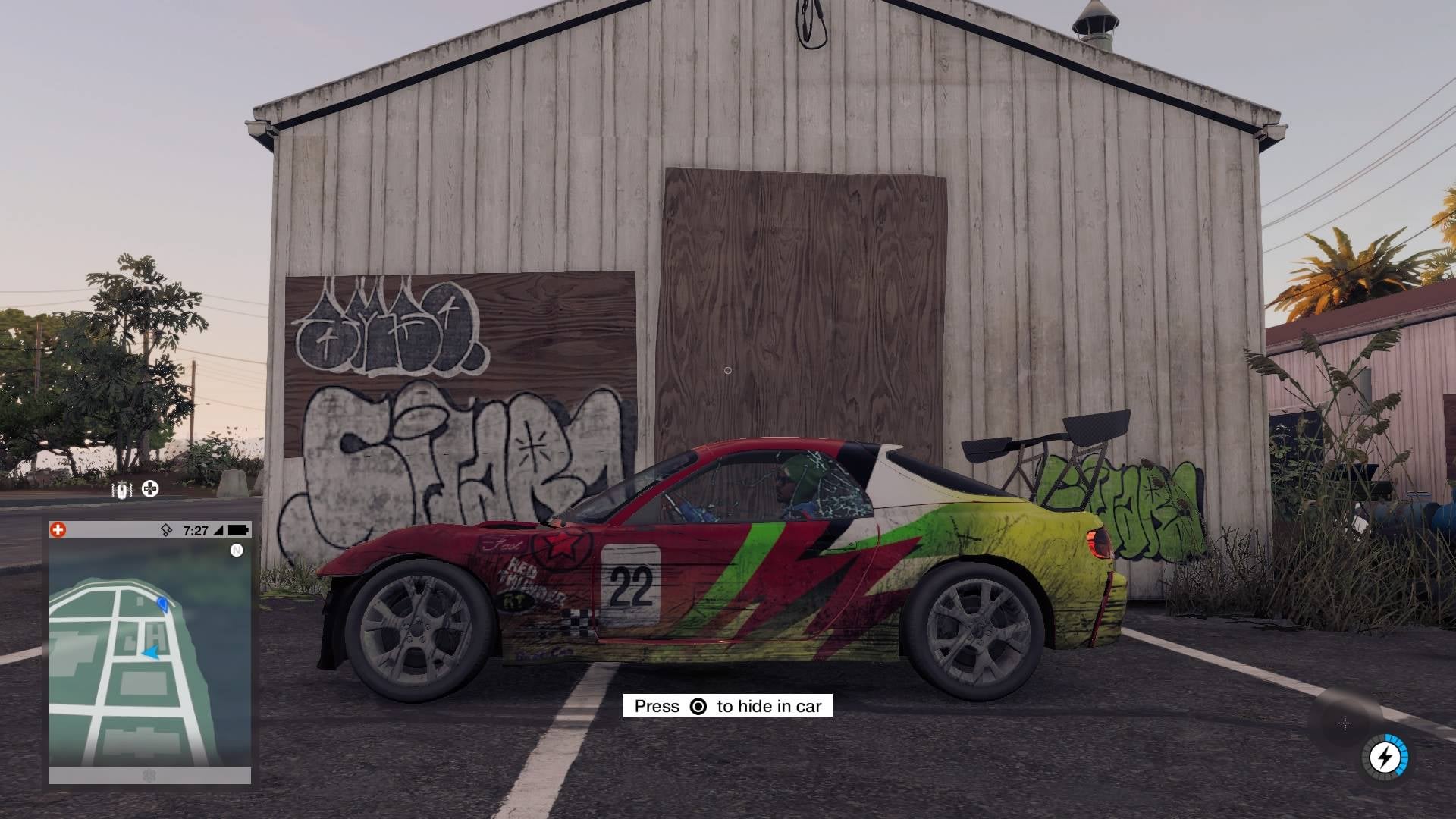
Task: Click the GPS route icon on phone bar
Action: (168, 530)
